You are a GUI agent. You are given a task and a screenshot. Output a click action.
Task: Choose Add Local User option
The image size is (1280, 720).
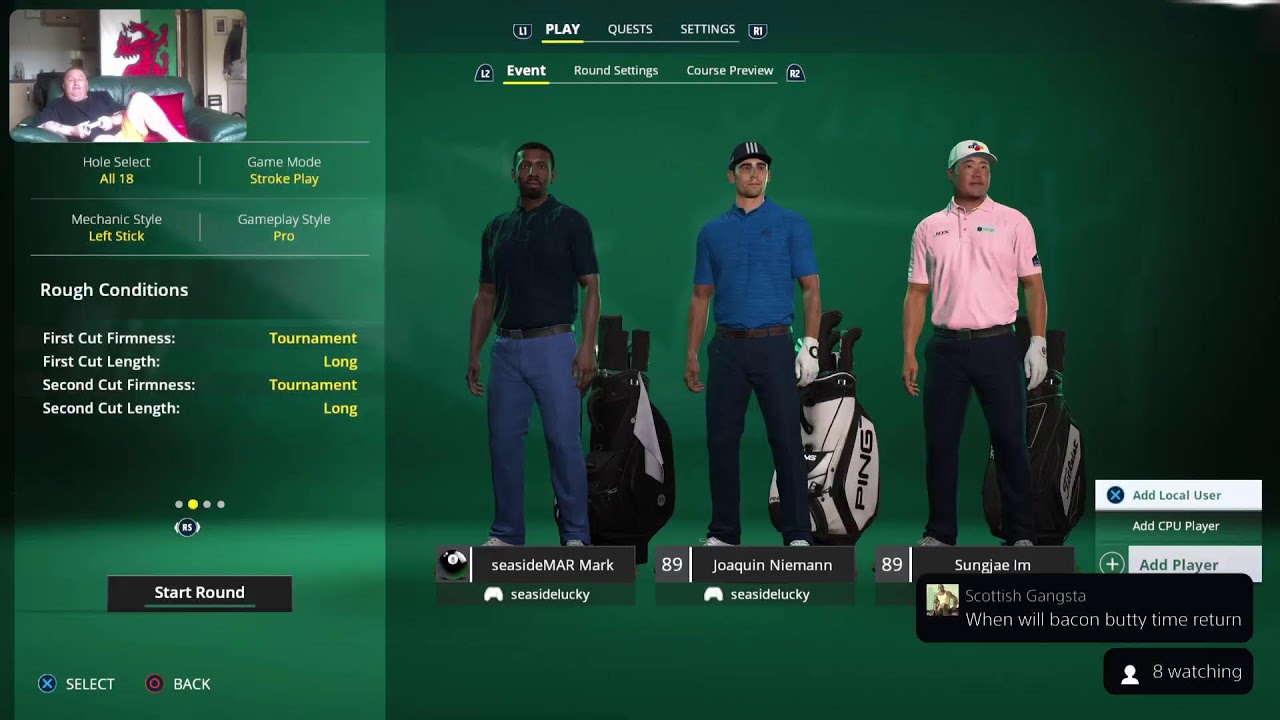tap(1177, 495)
